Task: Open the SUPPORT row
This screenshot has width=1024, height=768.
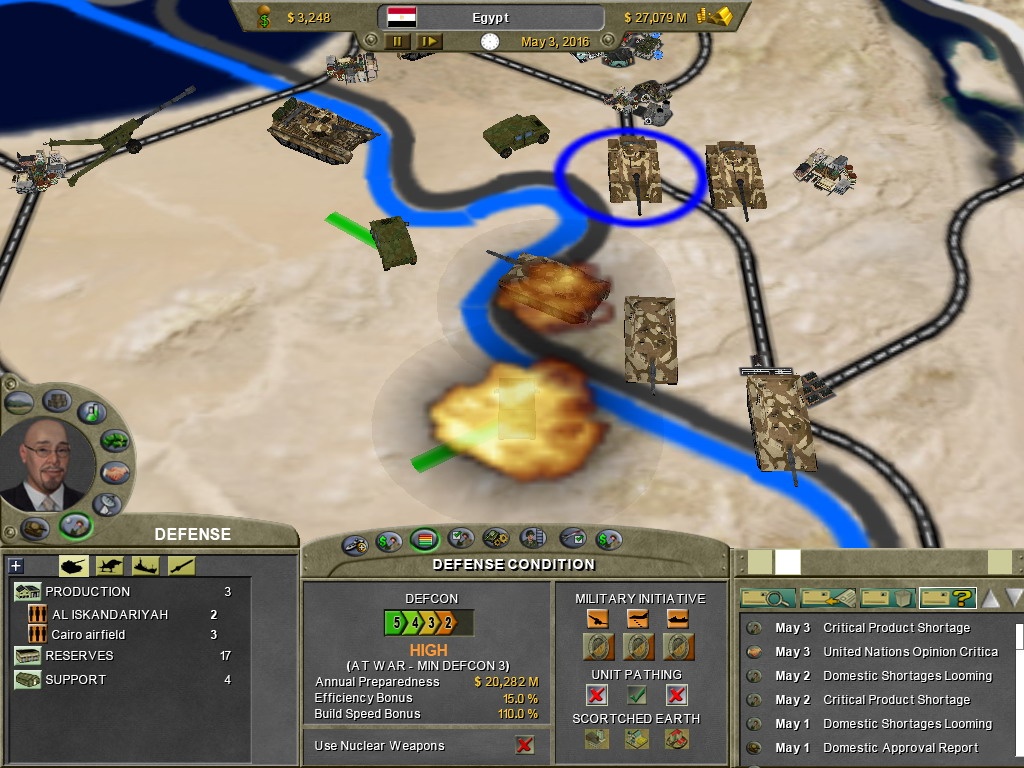Action: click(x=75, y=680)
